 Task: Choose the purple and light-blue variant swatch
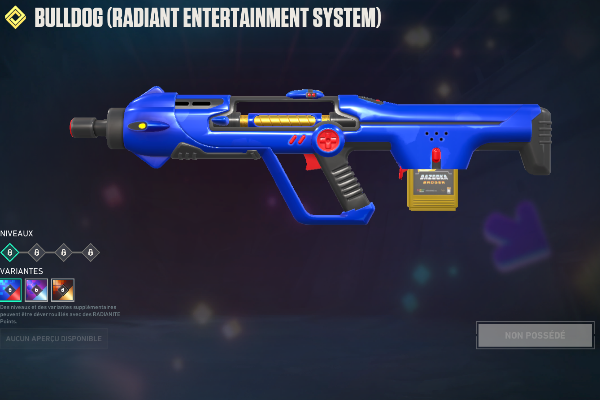37,290
